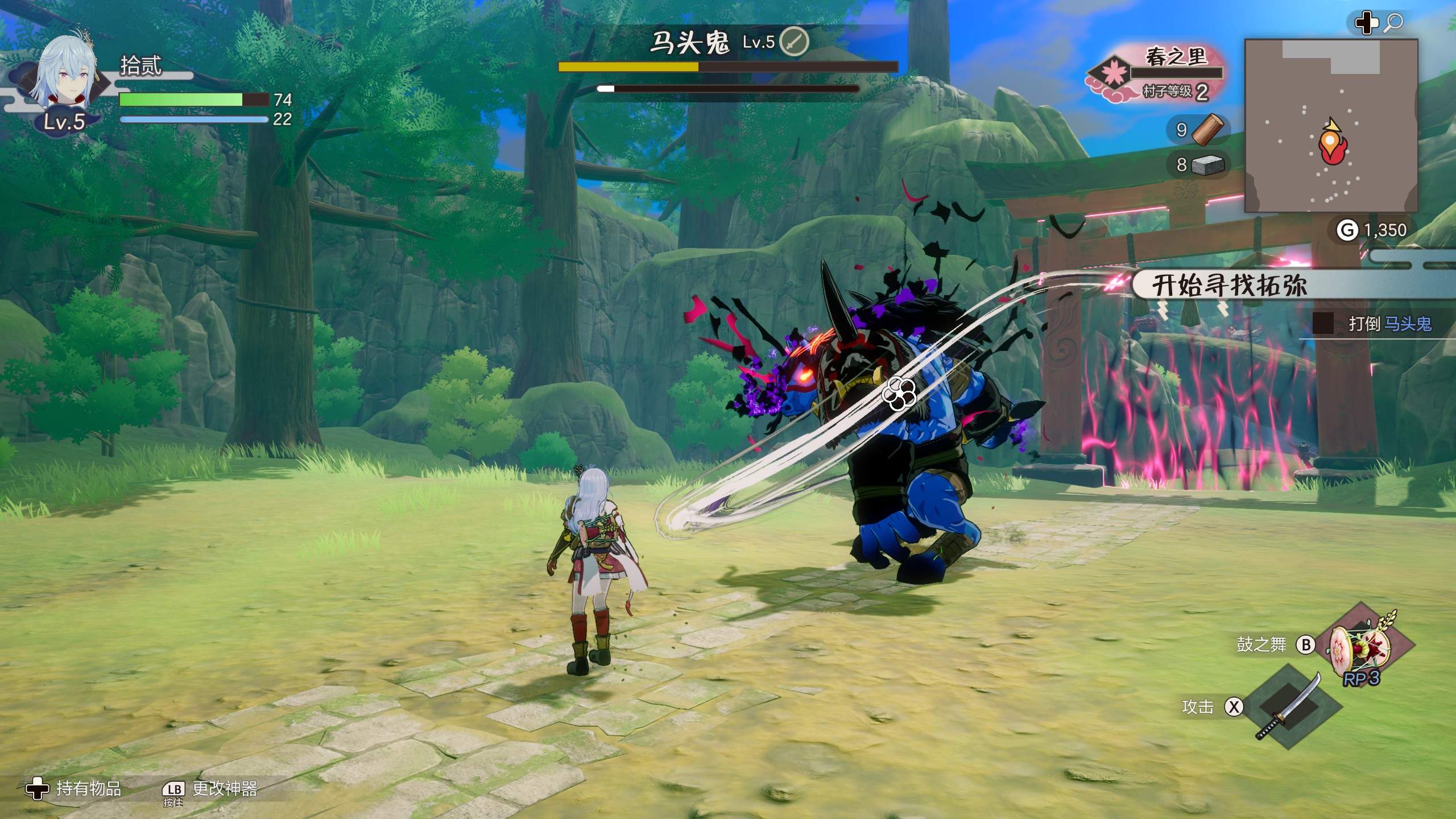Click the player location marker on minimap

[x=1330, y=143]
